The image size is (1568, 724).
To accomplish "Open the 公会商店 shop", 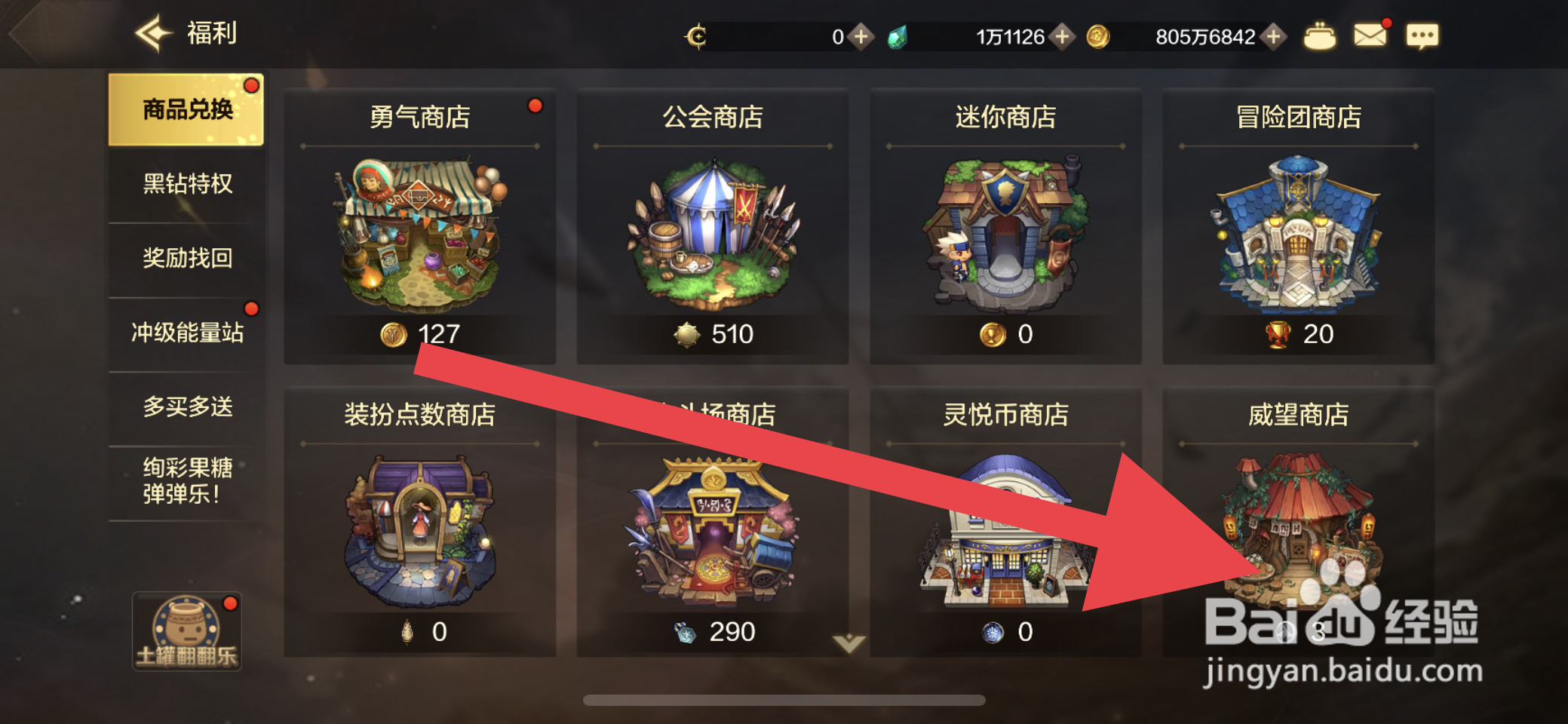I will pos(712,226).
